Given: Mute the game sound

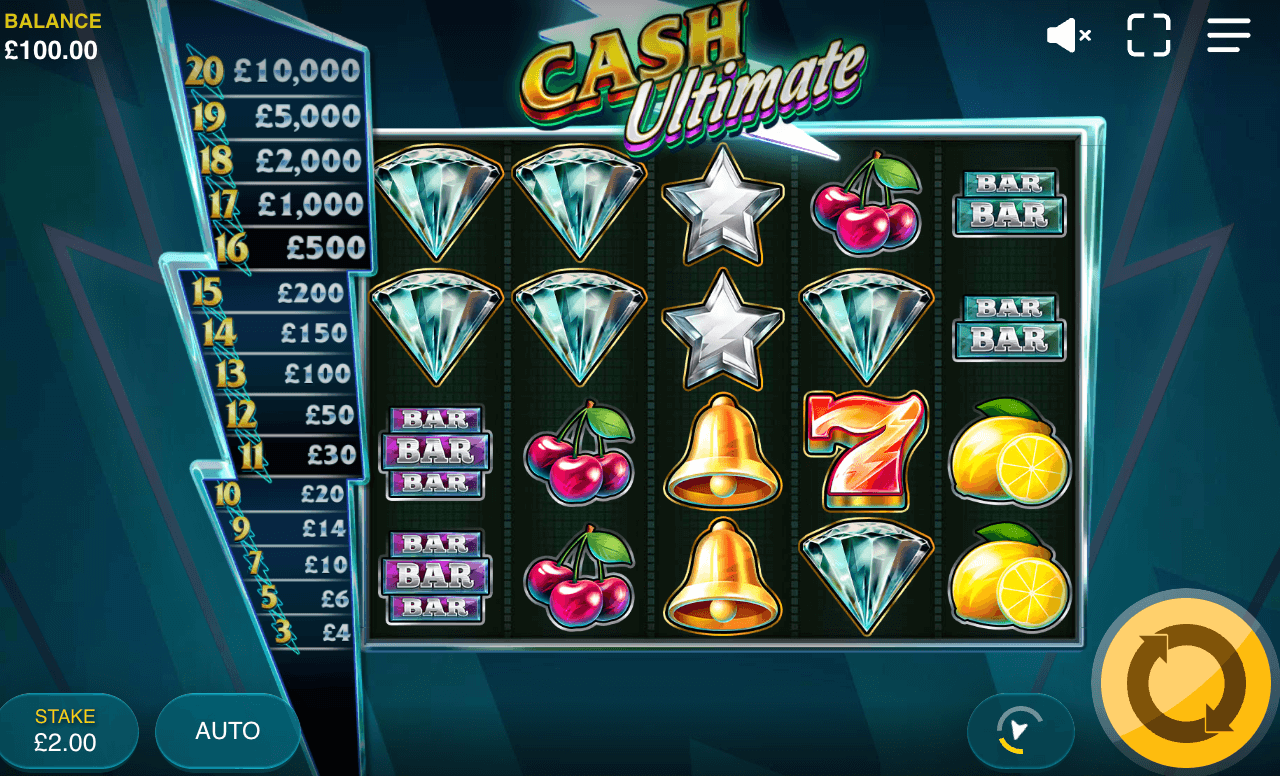Looking at the screenshot, I should pyautogui.click(x=1068, y=35).
